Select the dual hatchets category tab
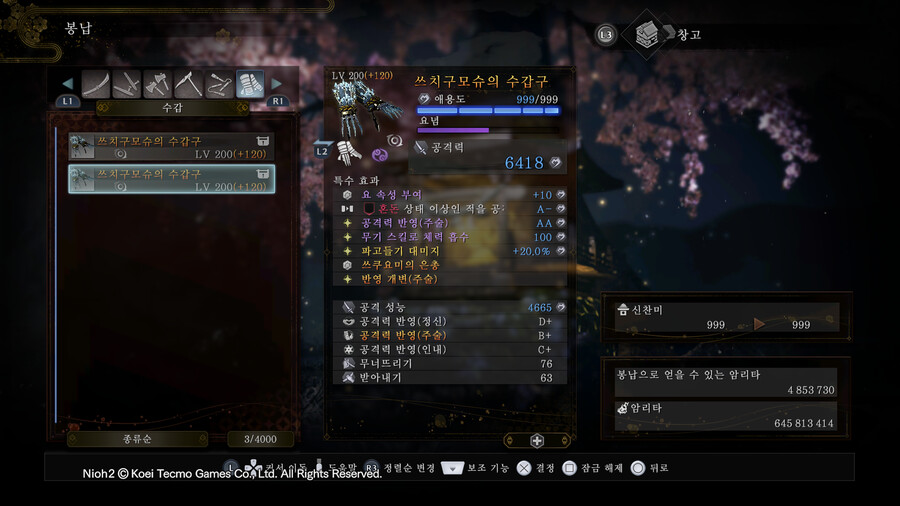Image resolution: width=900 pixels, height=506 pixels. pyautogui.click(x=158, y=84)
